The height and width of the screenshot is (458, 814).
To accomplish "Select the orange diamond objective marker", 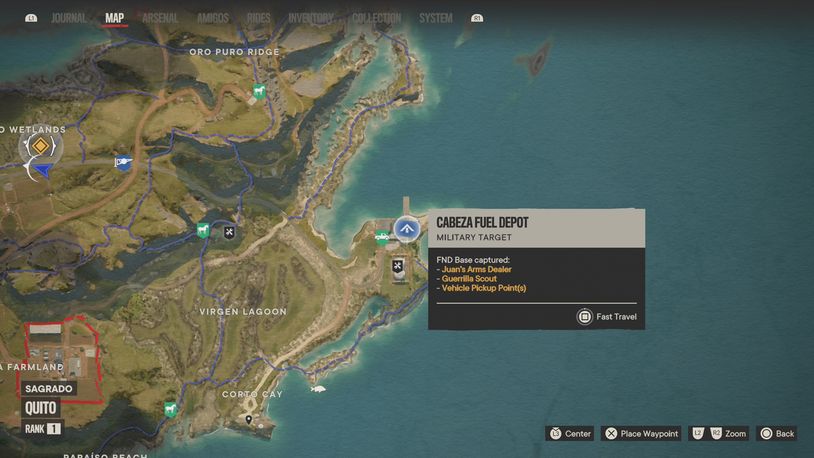I will coord(40,147).
